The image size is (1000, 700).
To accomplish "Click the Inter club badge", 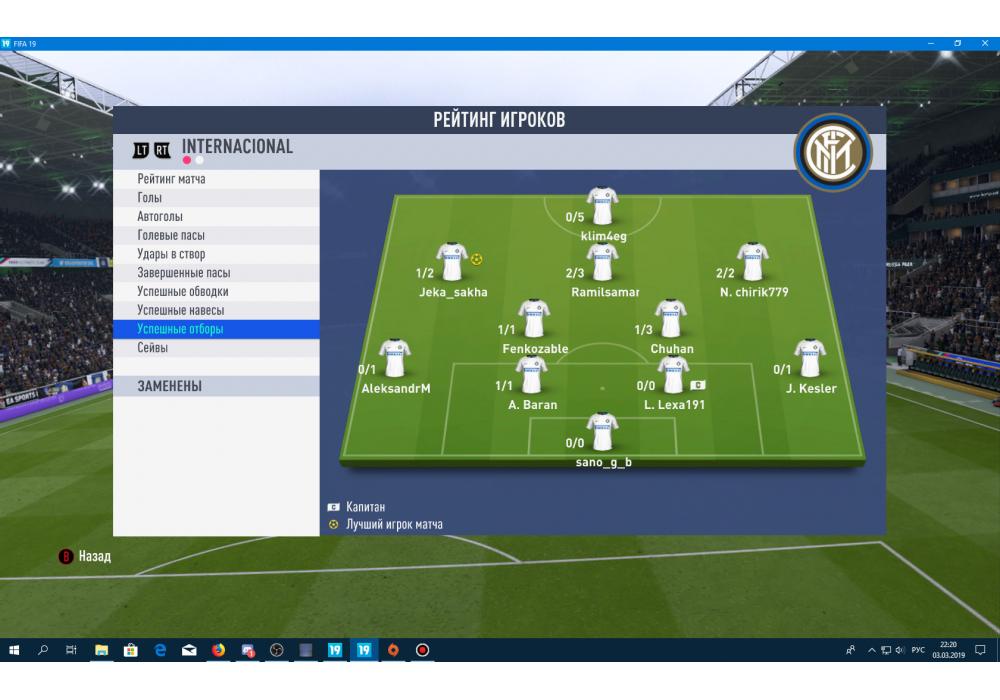I will (x=833, y=154).
